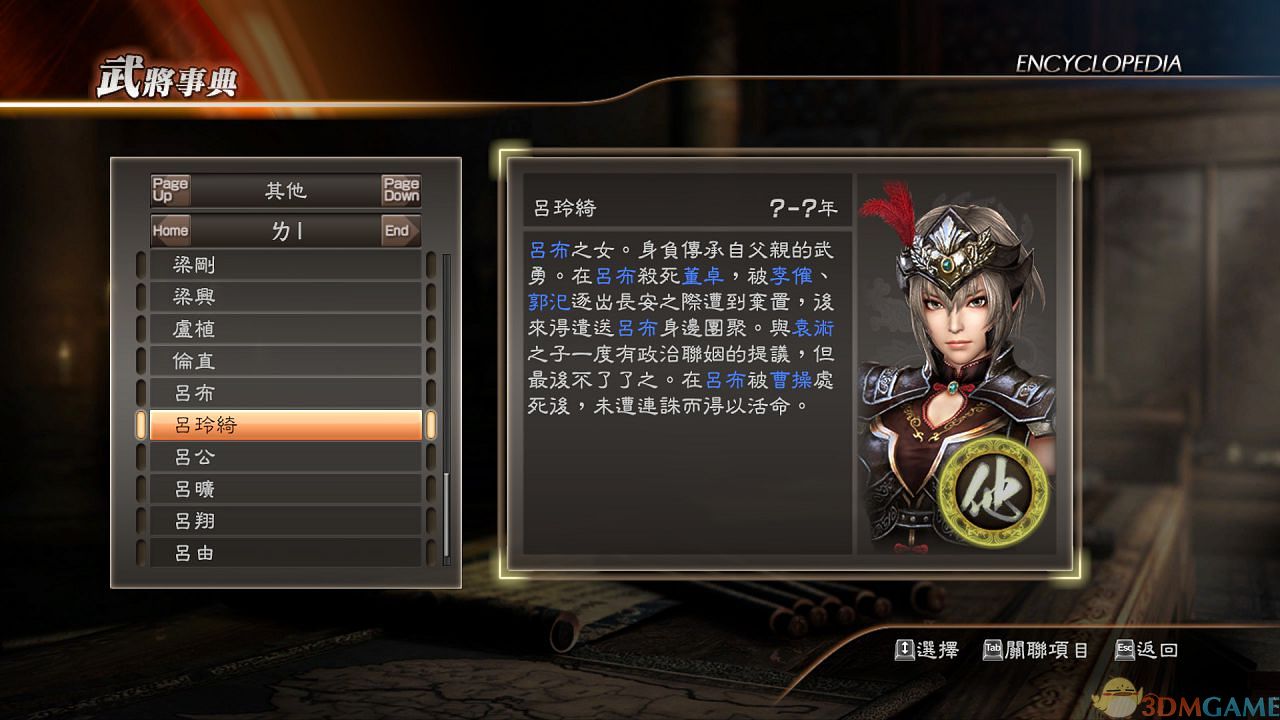Jump to list start with Home

coord(170,230)
